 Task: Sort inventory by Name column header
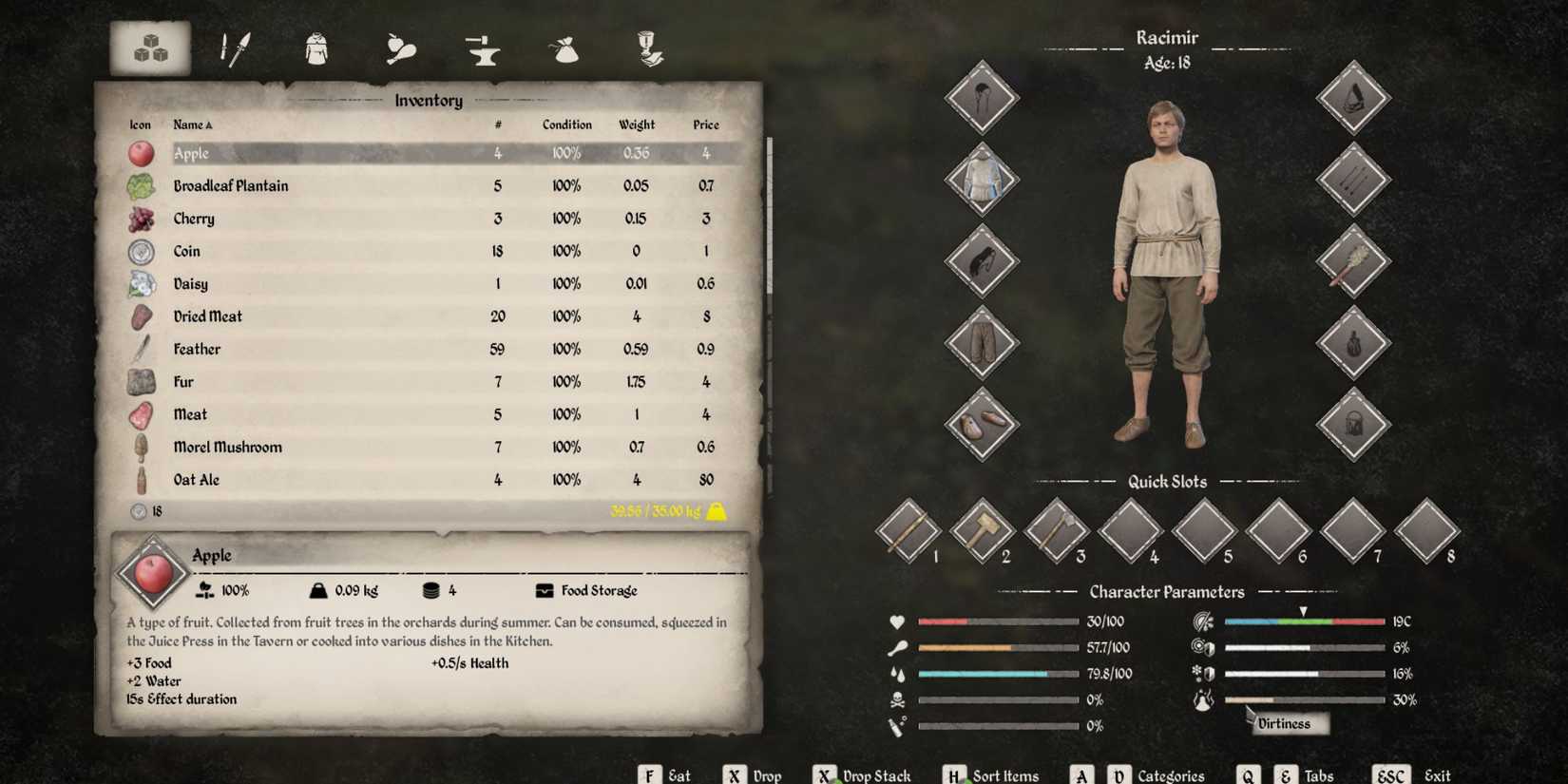point(190,124)
